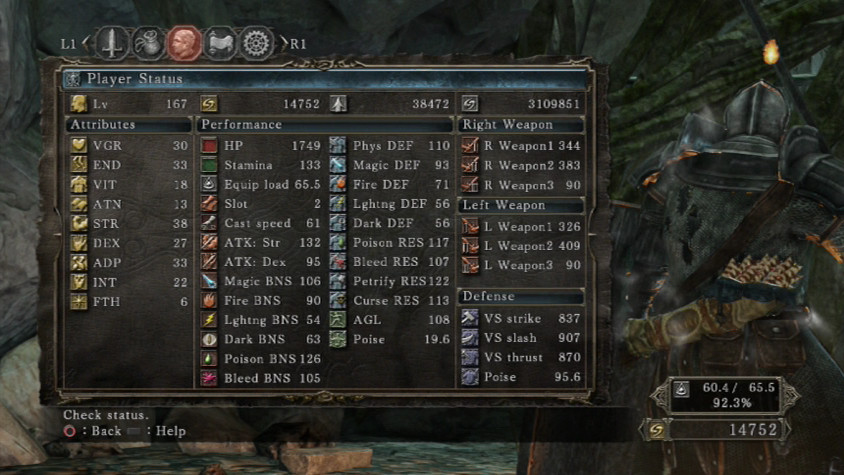This screenshot has width=844, height=475.
Task: Select the Poison BNS stat row
Action: tap(260, 358)
